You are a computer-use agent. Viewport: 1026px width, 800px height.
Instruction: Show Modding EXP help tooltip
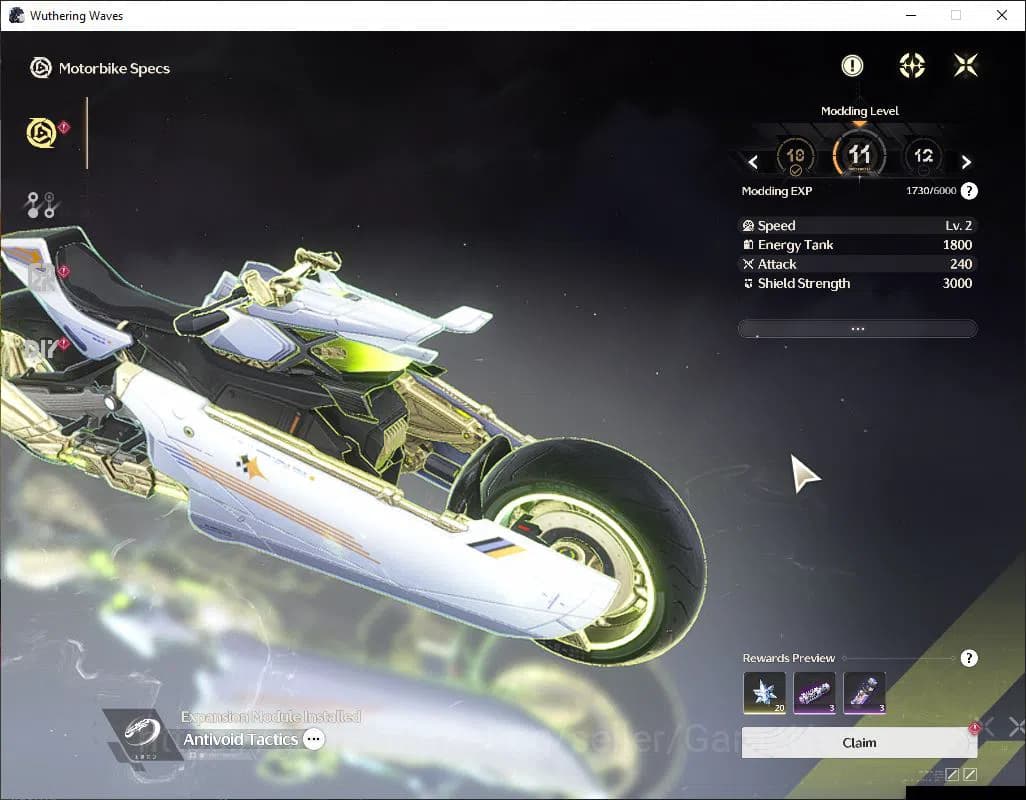pyautogui.click(x=969, y=191)
